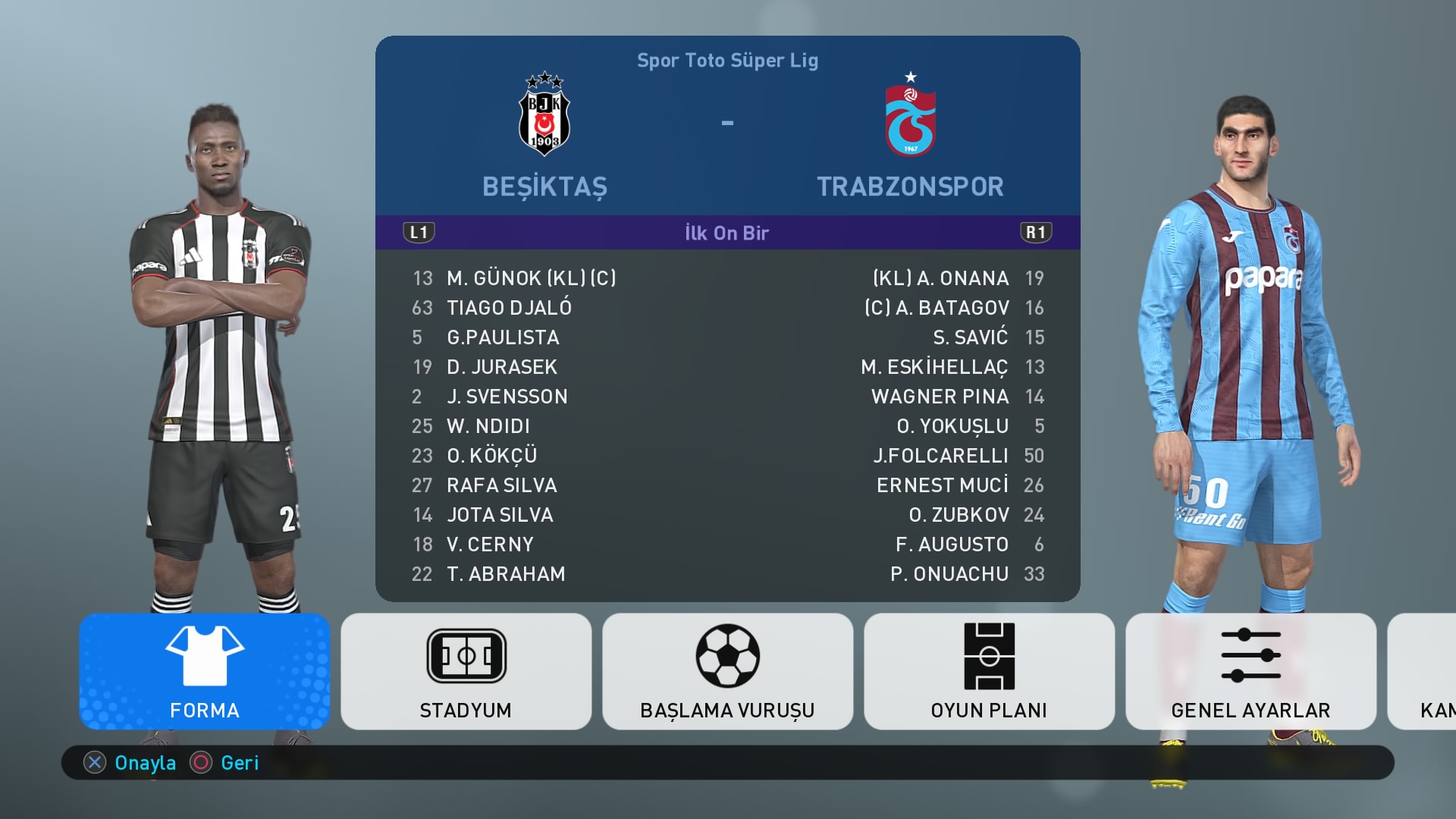
Task: Select M. Günok in Beşiktaş lineup
Action: click(531, 278)
